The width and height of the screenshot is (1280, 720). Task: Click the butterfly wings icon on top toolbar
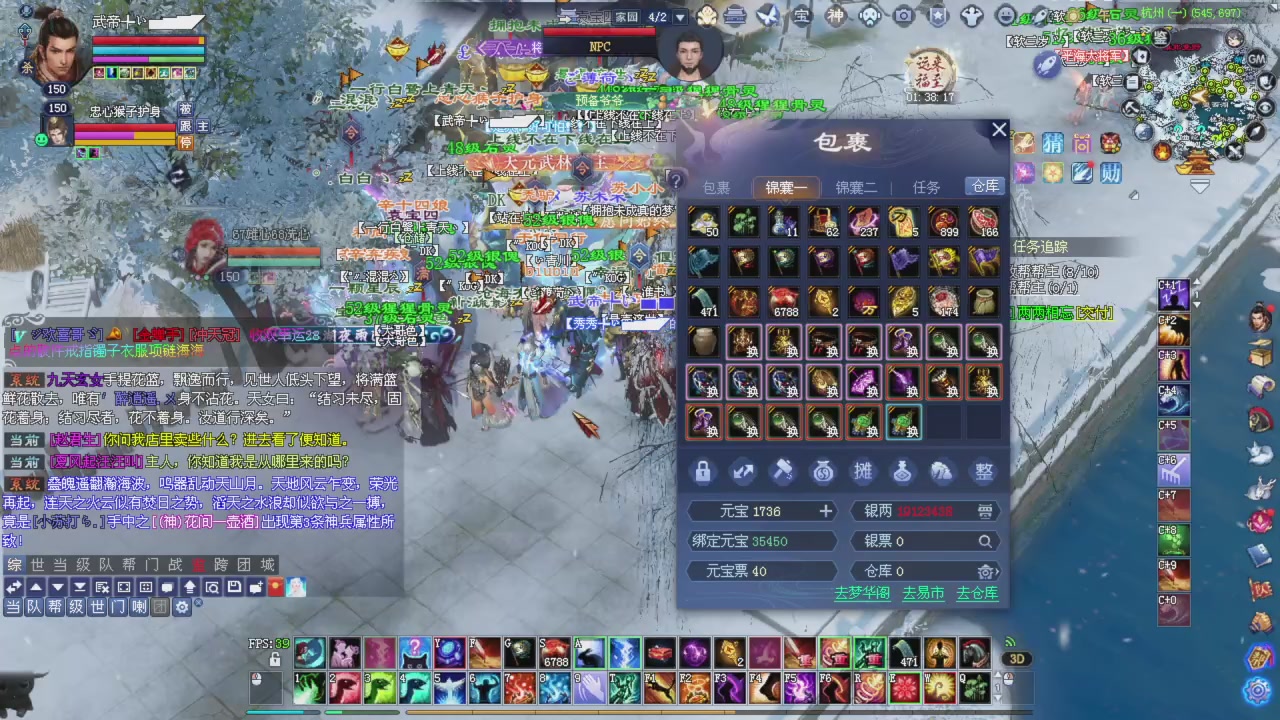(767, 15)
